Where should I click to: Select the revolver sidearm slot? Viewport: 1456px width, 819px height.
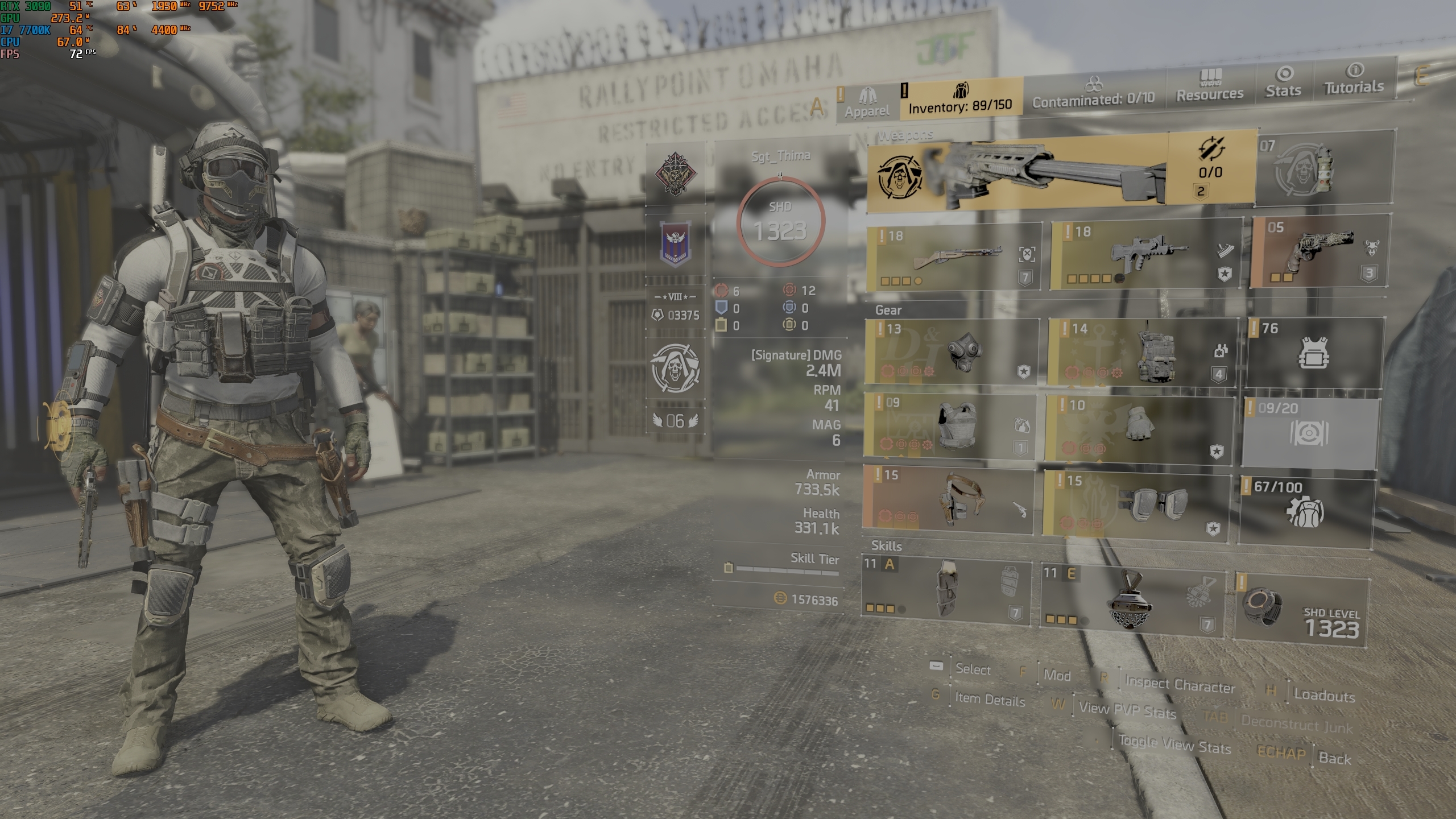point(1318,251)
